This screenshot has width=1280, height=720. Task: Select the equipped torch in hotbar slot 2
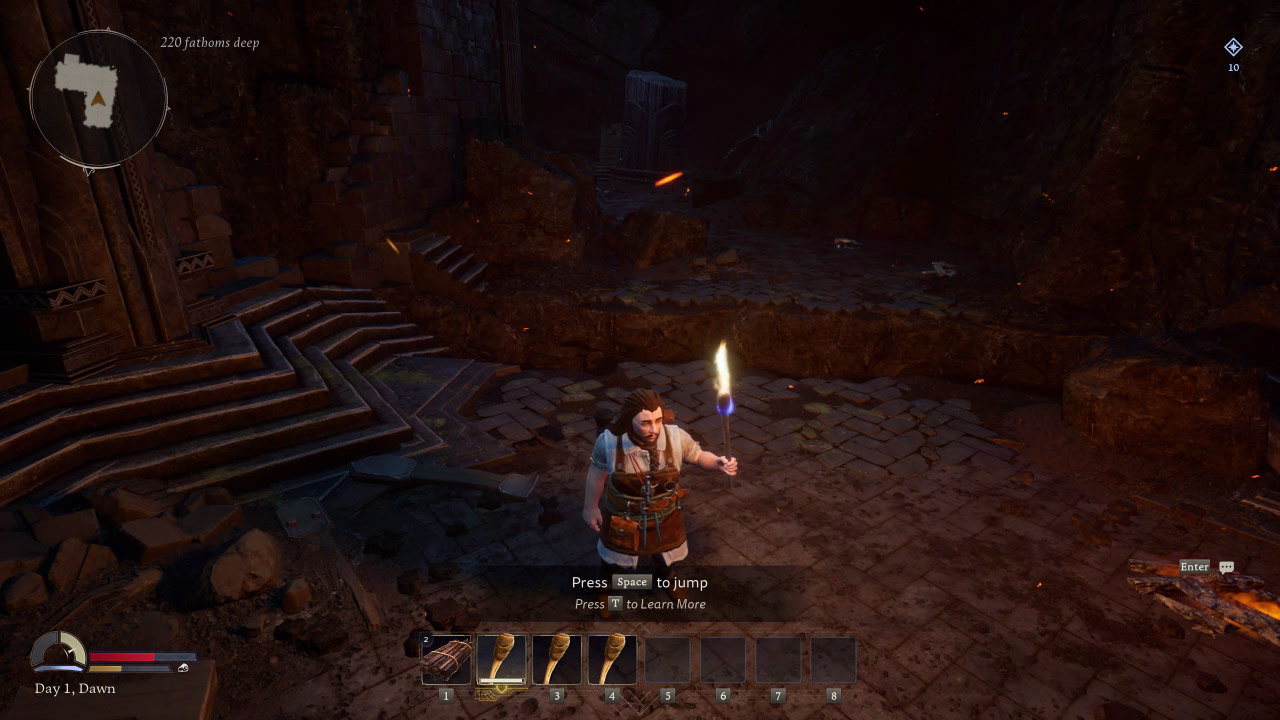point(501,660)
